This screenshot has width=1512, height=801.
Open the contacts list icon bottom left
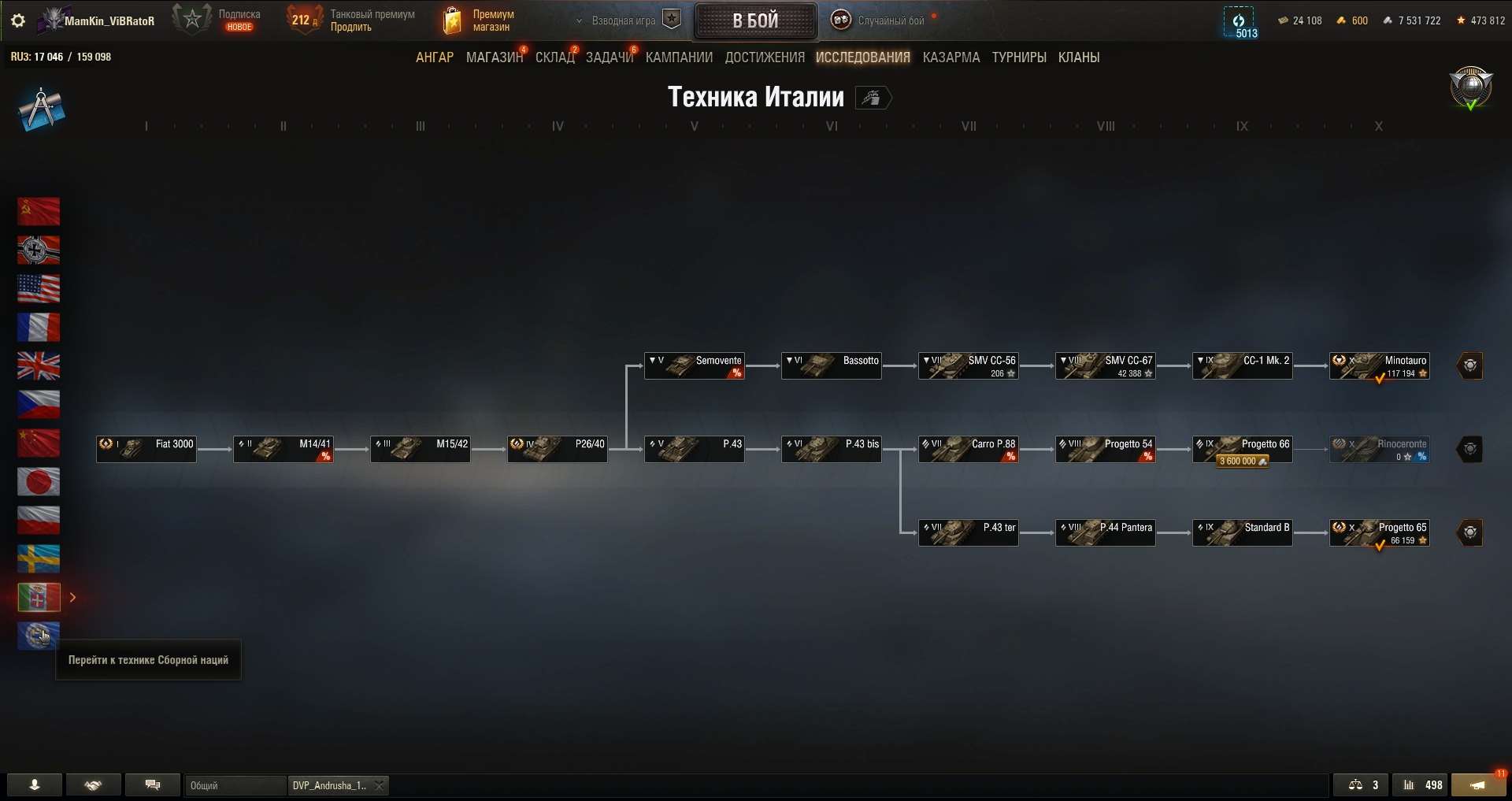33,784
